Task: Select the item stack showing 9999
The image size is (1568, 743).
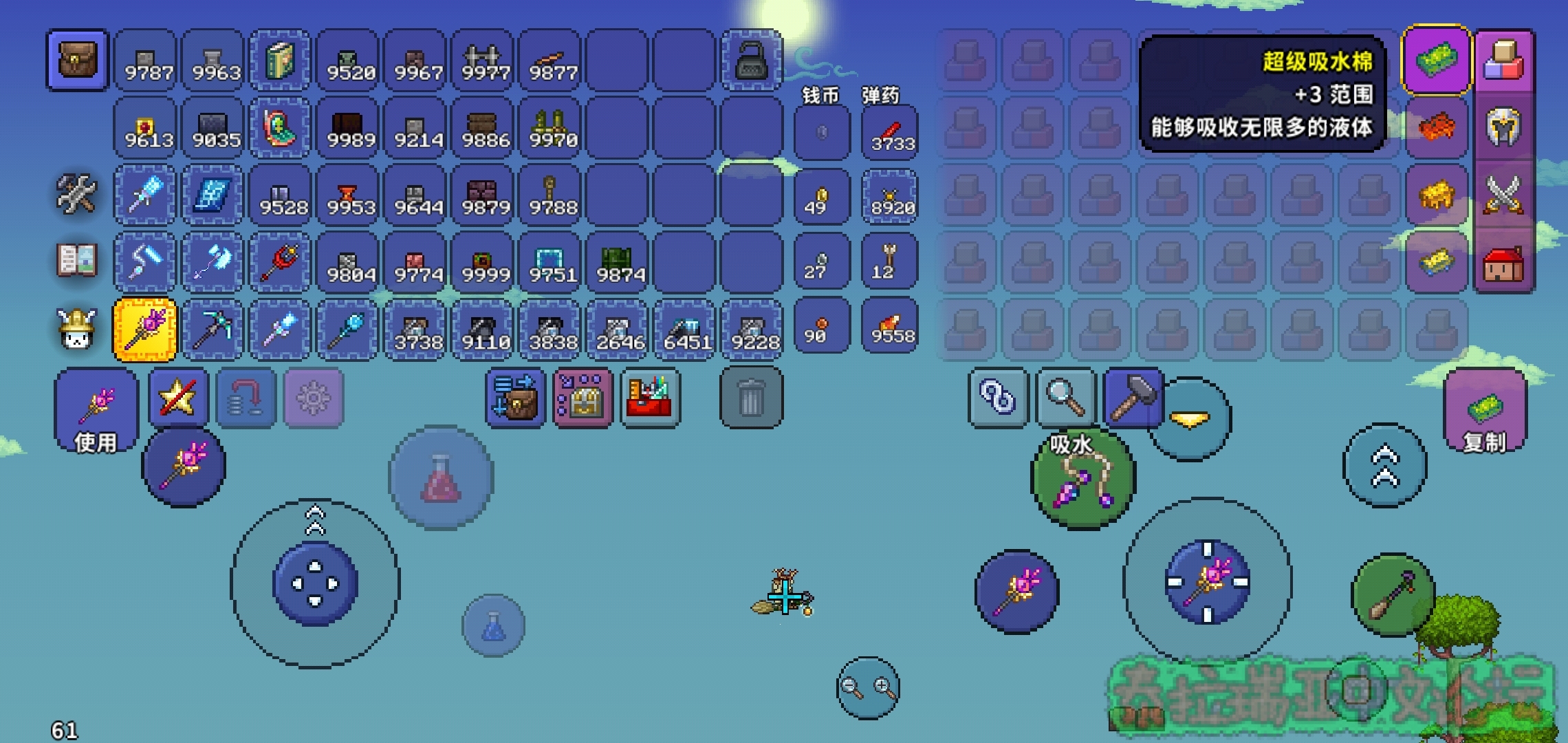Action: point(486,263)
